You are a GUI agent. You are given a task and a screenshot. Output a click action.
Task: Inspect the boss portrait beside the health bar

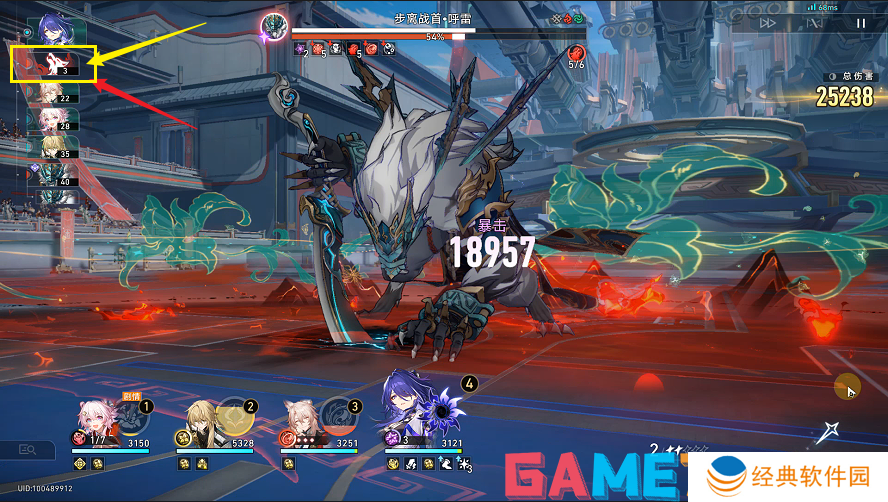click(x=273, y=26)
